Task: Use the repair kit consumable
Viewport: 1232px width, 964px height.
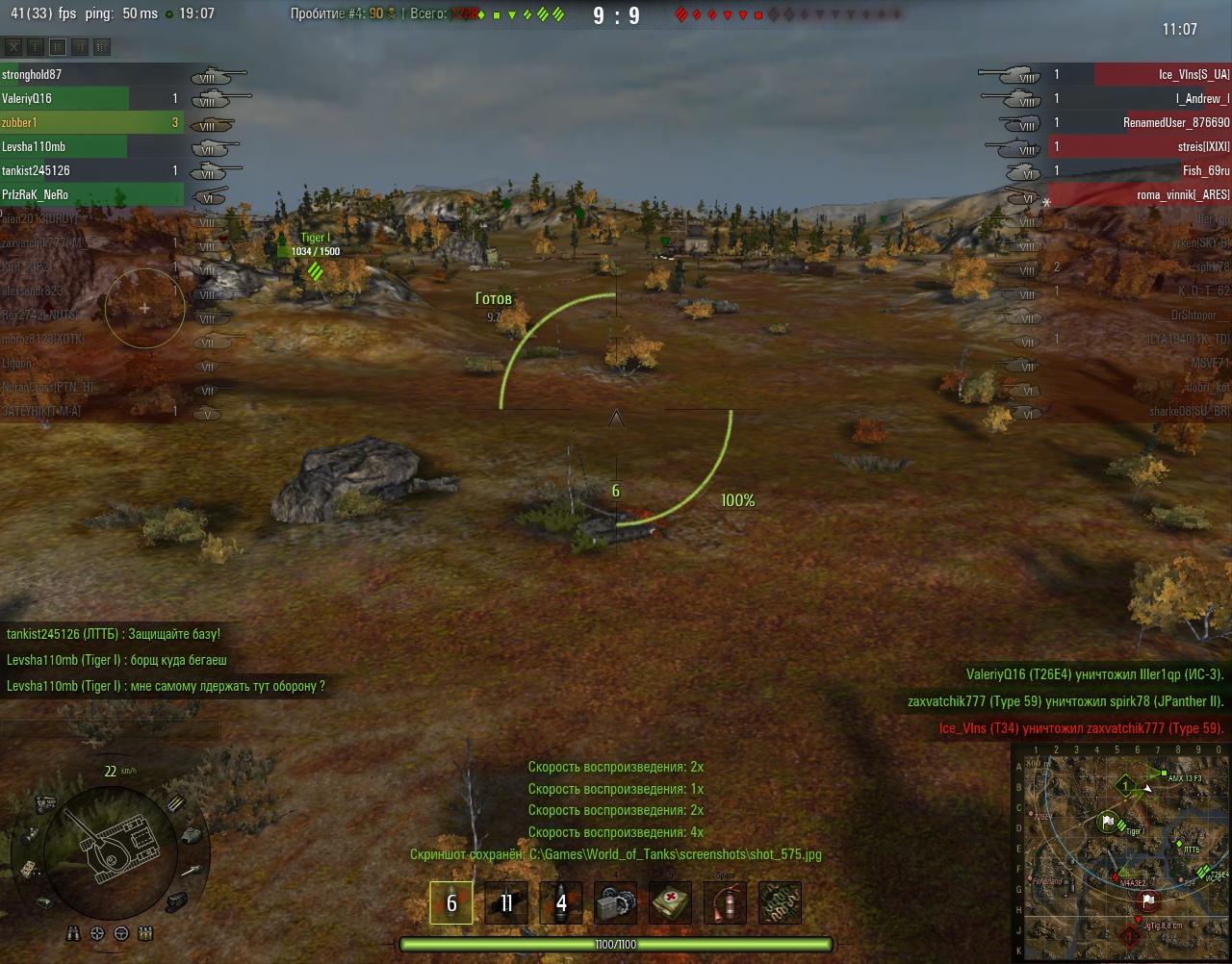Action: [616, 903]
